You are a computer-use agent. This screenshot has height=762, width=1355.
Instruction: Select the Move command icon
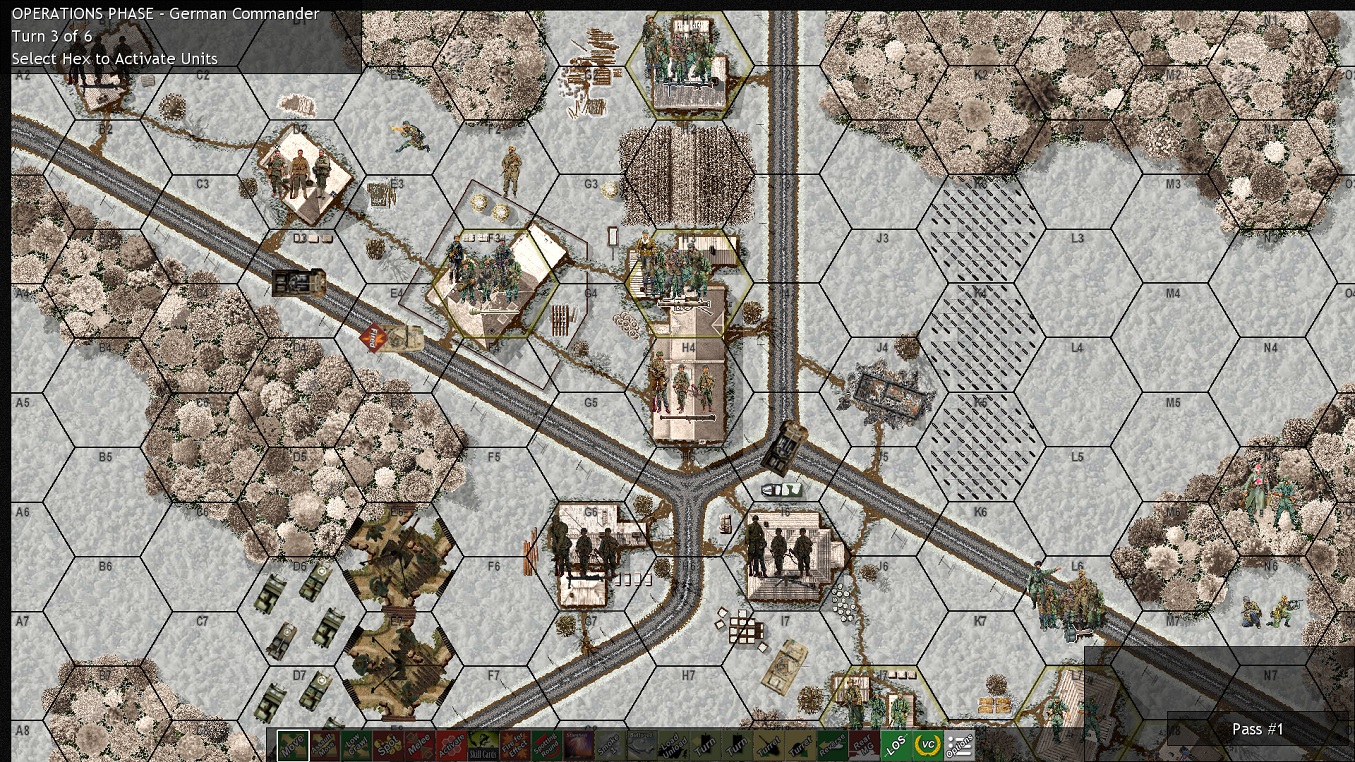click(x=292, y=744)
